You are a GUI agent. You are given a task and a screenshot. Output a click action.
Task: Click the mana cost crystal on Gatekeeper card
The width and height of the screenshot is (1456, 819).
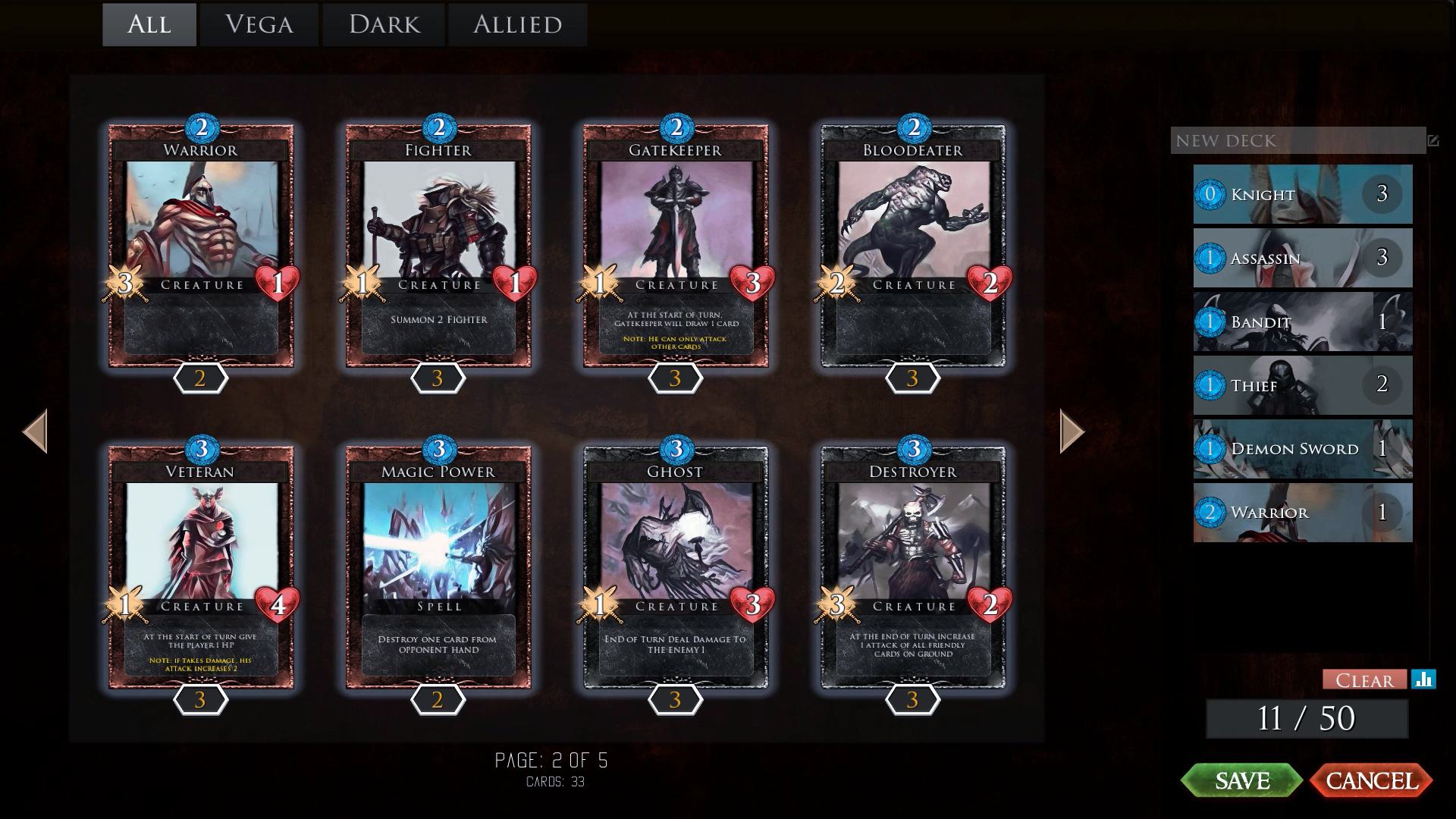pyautogui.click(x=676, y=127)
